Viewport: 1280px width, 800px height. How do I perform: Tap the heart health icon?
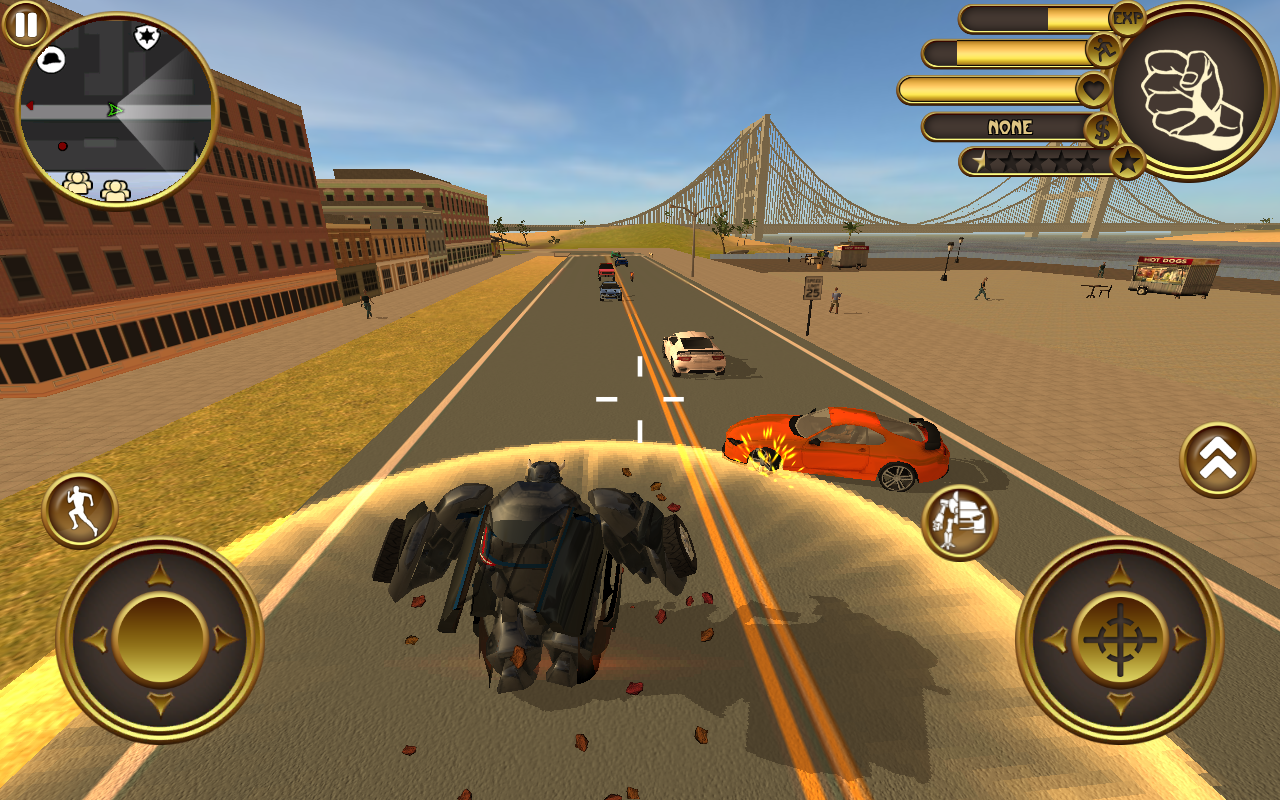click(1093, 90)
